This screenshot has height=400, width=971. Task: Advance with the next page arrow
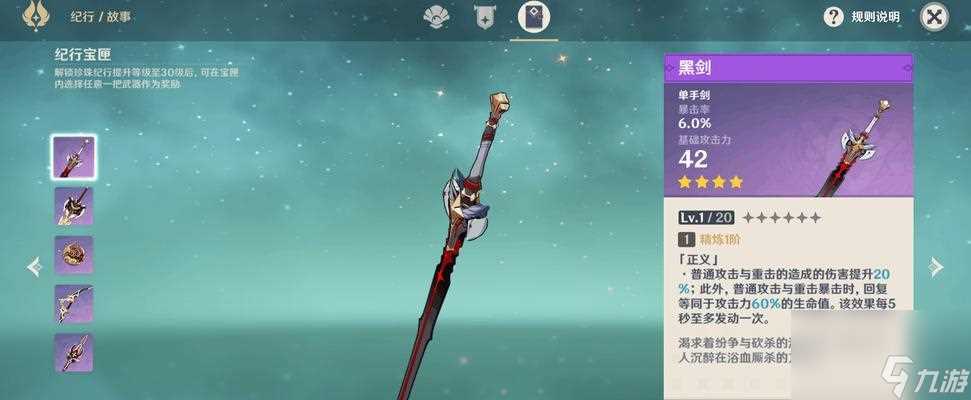(936, 266)
